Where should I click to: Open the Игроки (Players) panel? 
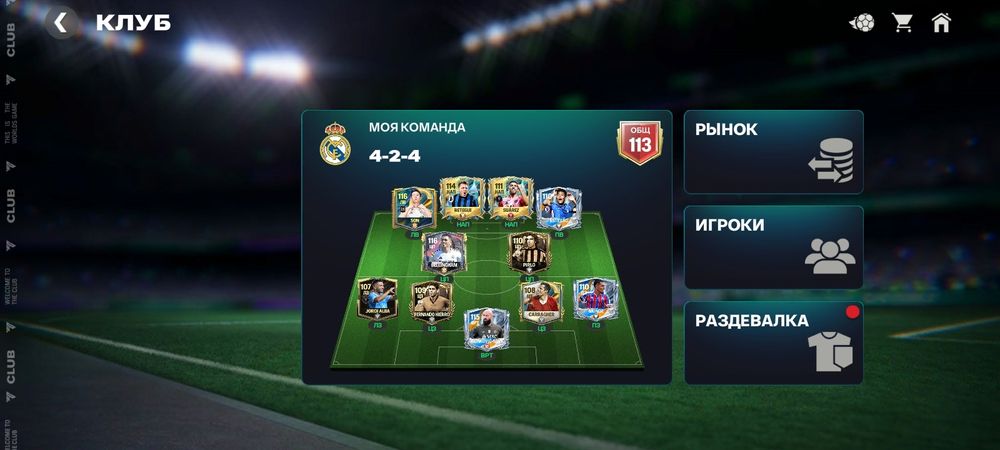pyautogui.click(x=773, y=247)
